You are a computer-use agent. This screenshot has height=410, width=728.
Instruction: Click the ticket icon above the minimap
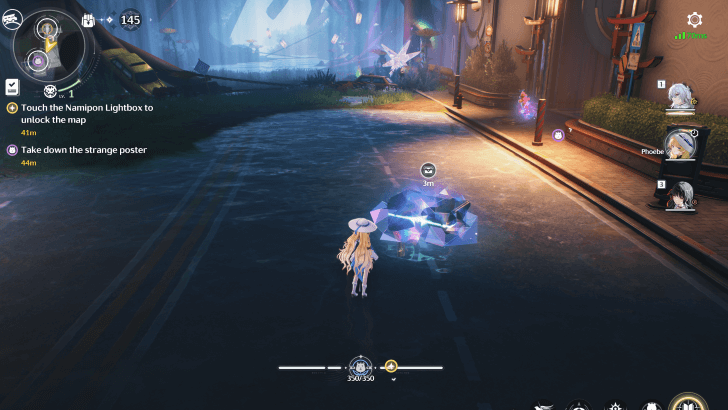[11, 16]
